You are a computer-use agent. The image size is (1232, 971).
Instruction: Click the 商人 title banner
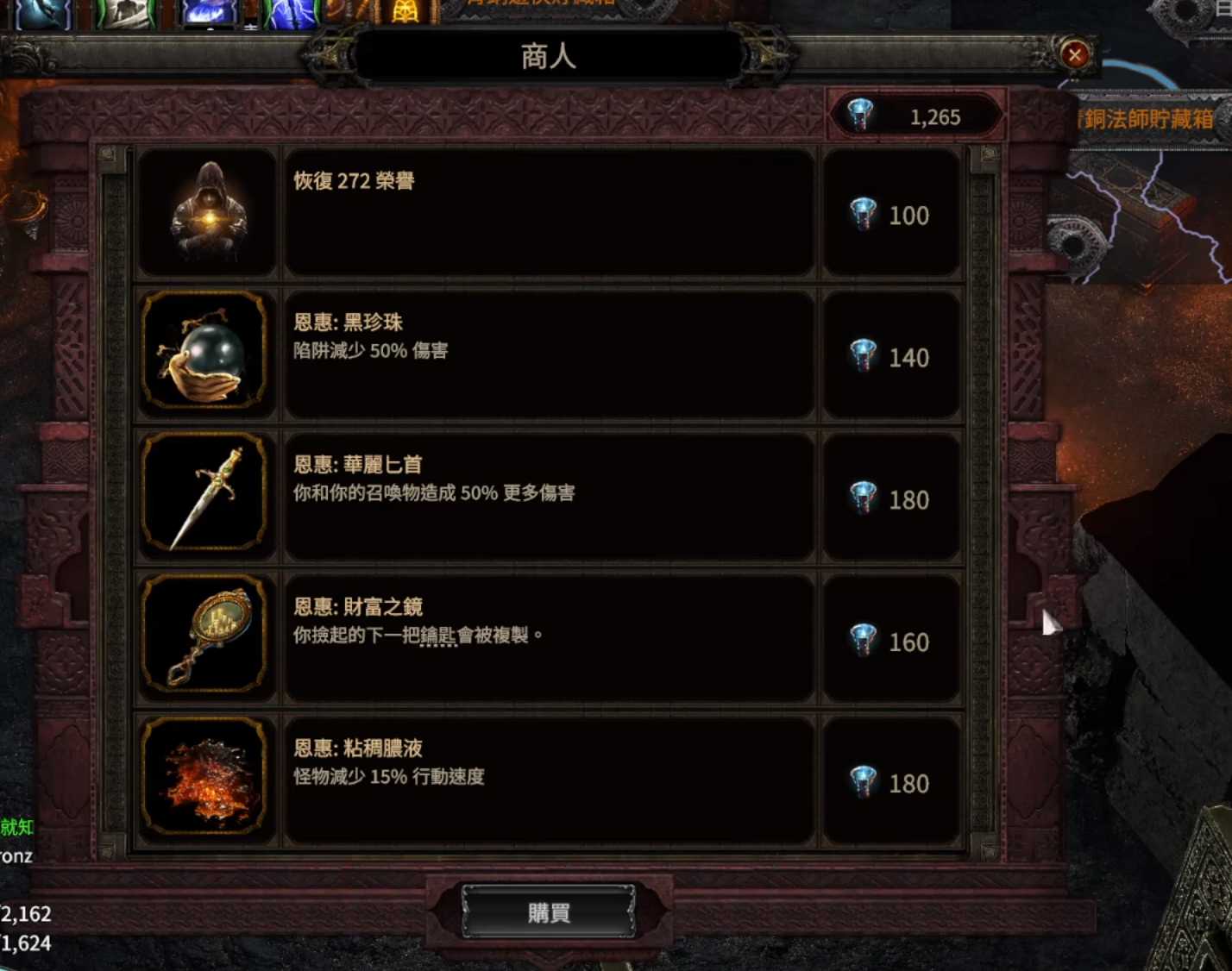pos(549,55)
